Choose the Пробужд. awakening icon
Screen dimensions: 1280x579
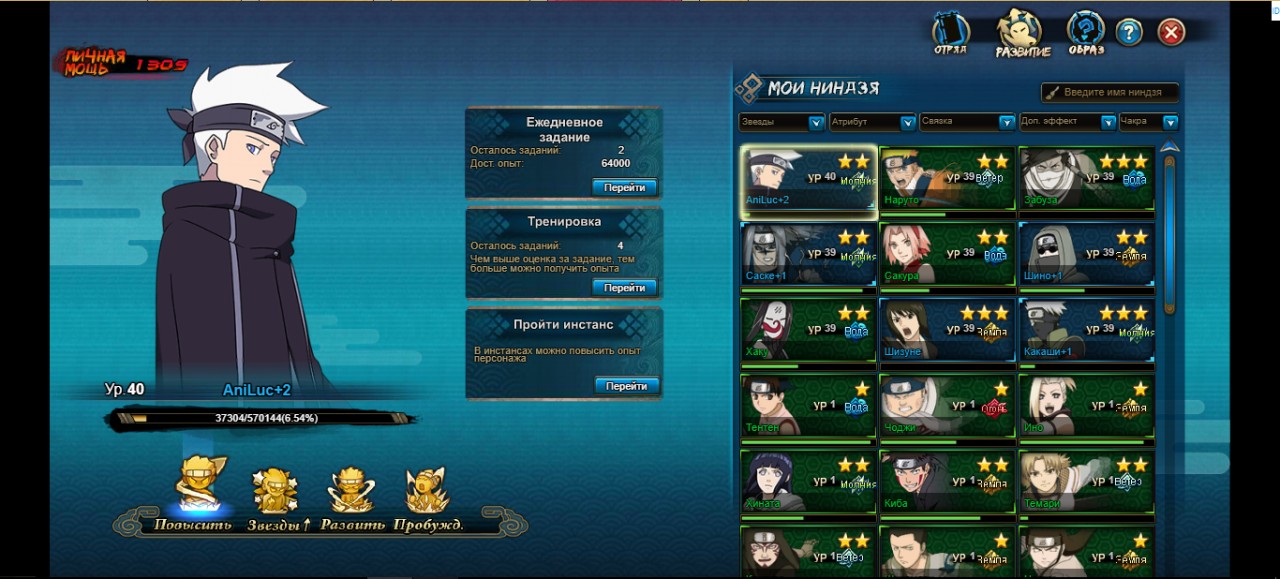[x=427, y=491]
